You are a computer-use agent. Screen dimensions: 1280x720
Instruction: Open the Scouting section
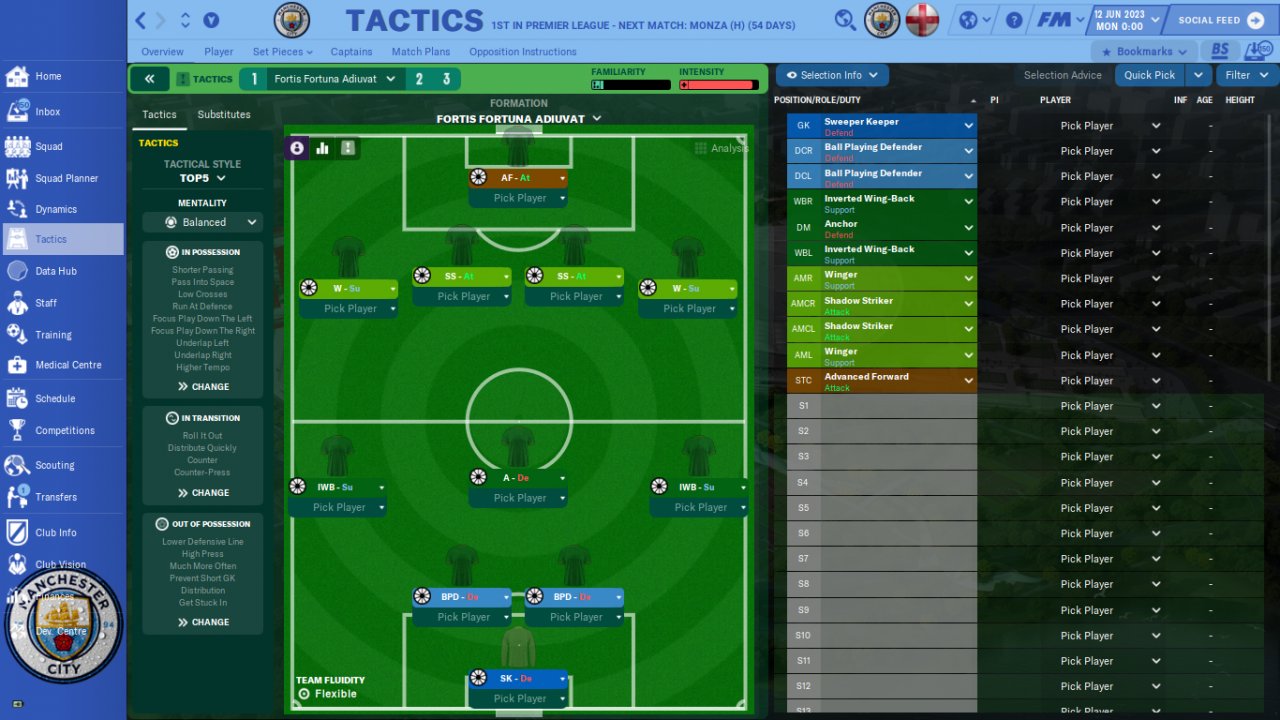pos(54,465)
